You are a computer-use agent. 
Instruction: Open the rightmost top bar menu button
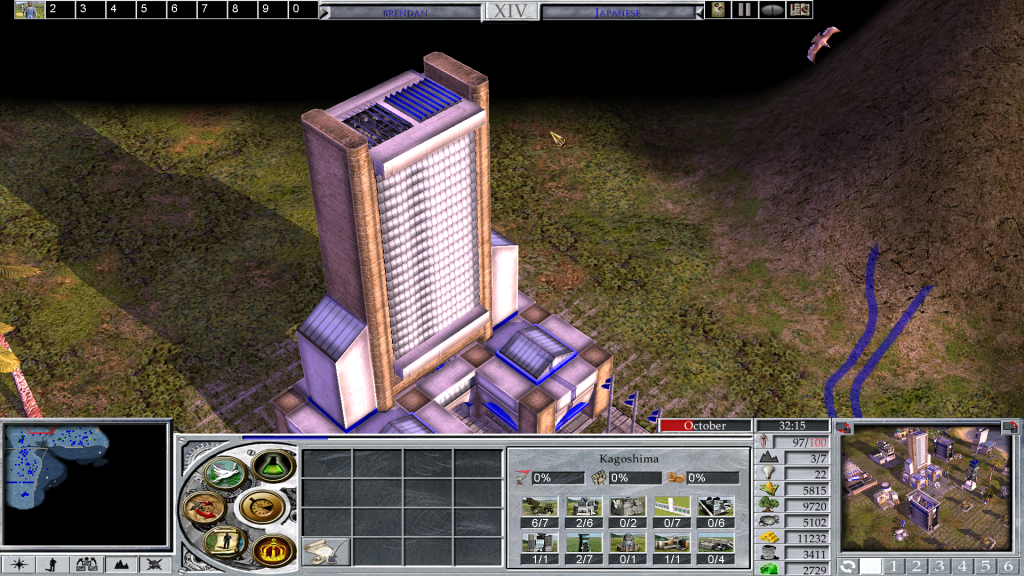tap(800, 9)
